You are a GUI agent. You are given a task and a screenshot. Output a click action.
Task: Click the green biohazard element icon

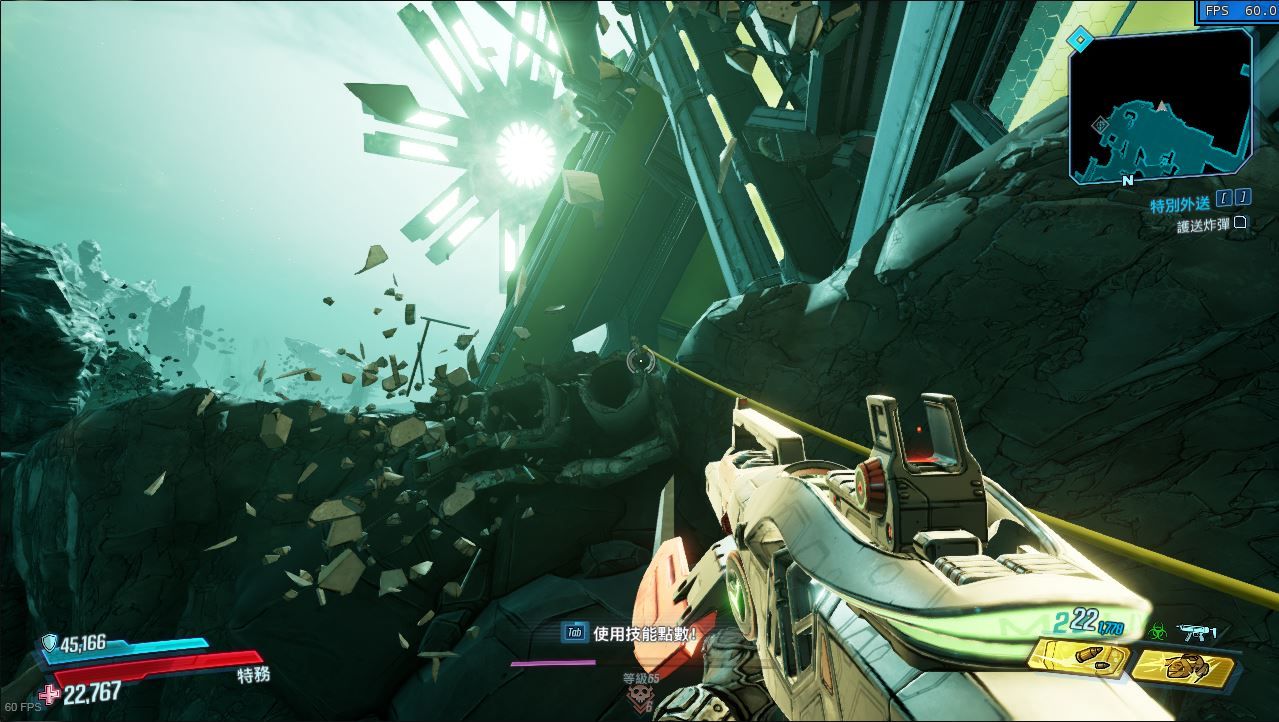pyautogui.click(x=1160, y=632)
